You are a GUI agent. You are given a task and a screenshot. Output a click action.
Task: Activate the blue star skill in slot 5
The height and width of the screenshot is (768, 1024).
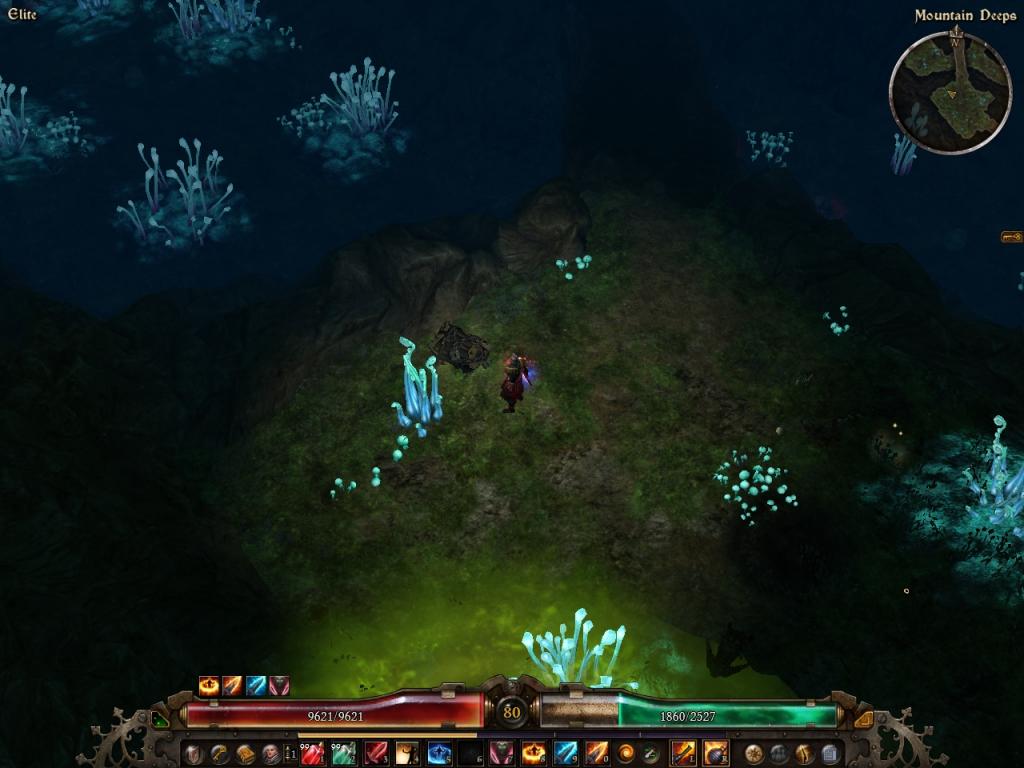(439, 753)
